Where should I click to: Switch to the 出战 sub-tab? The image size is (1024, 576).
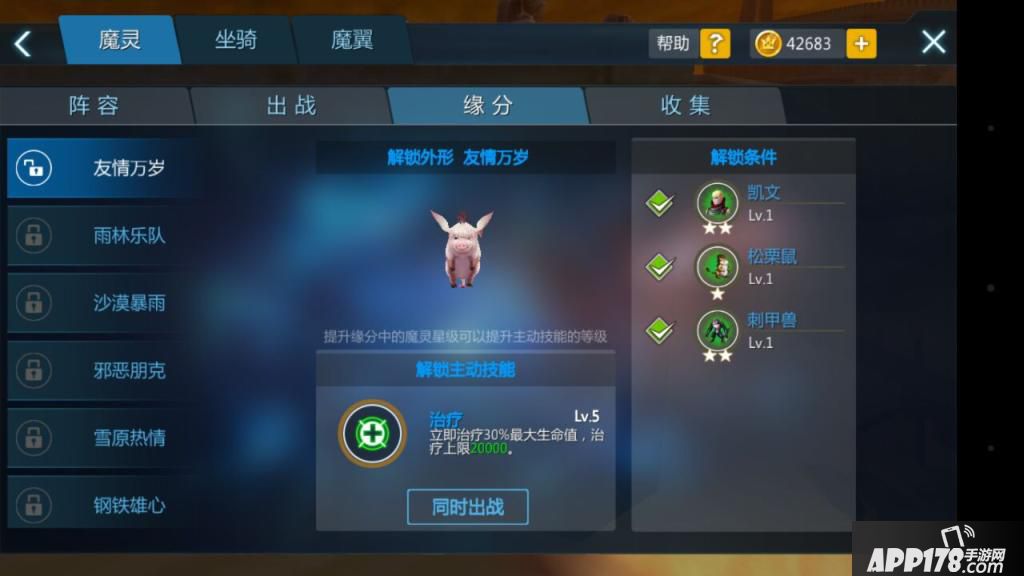(x=291, y=106)
